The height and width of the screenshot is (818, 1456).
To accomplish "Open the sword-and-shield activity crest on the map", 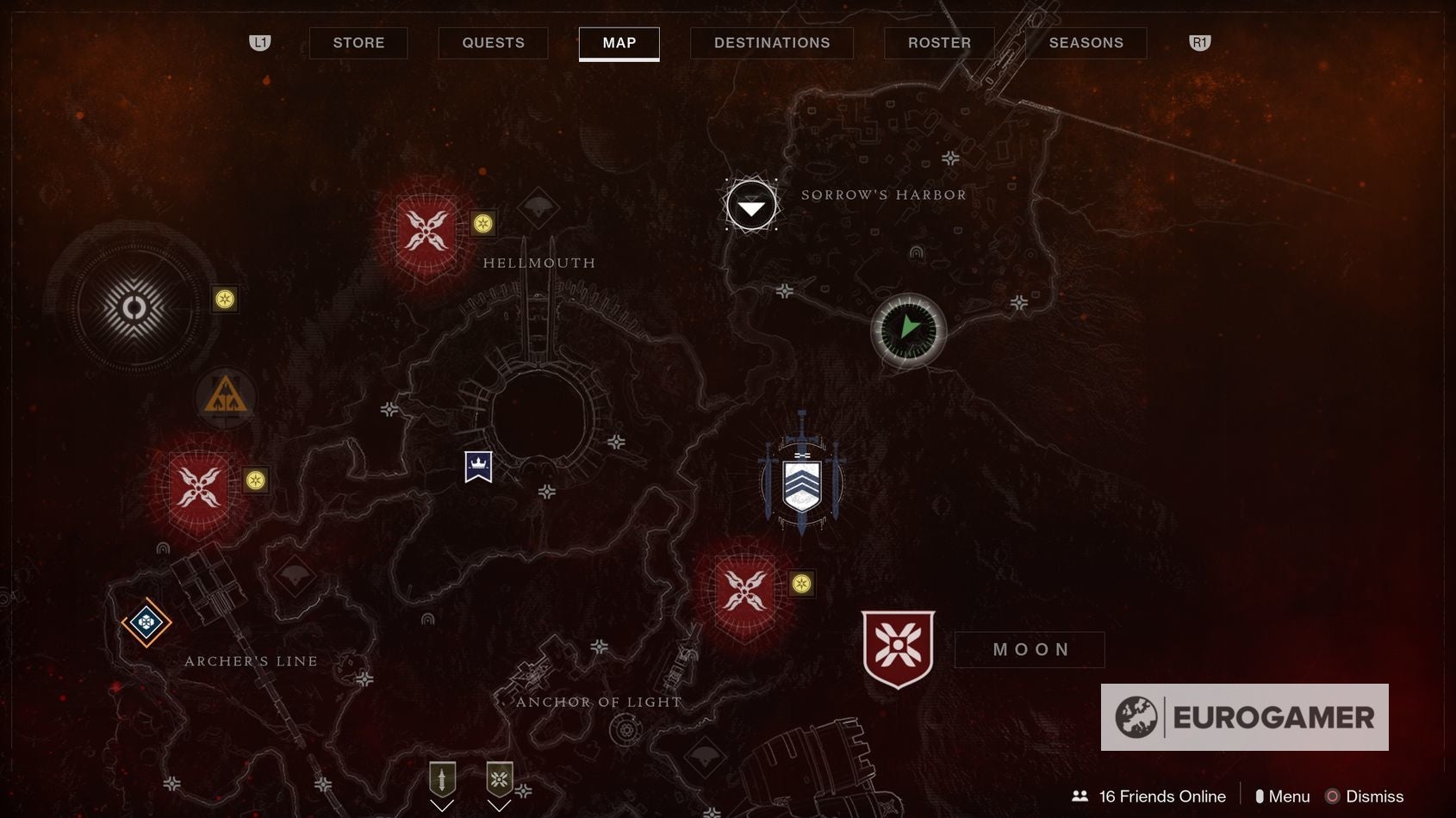I will pos(801,482).
